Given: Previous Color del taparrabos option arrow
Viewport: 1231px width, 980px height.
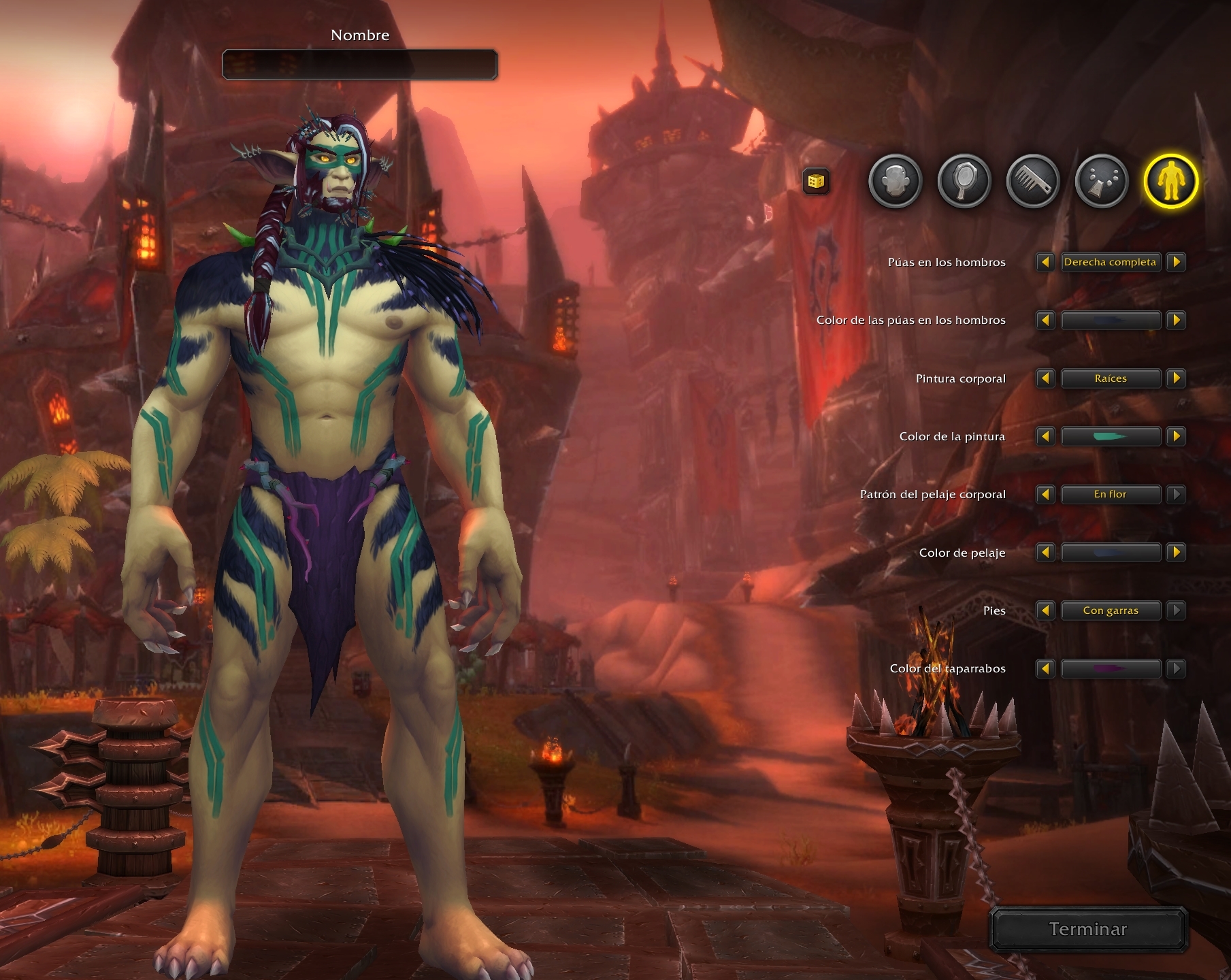Looking at the screenshot, I should (1045, 668).
